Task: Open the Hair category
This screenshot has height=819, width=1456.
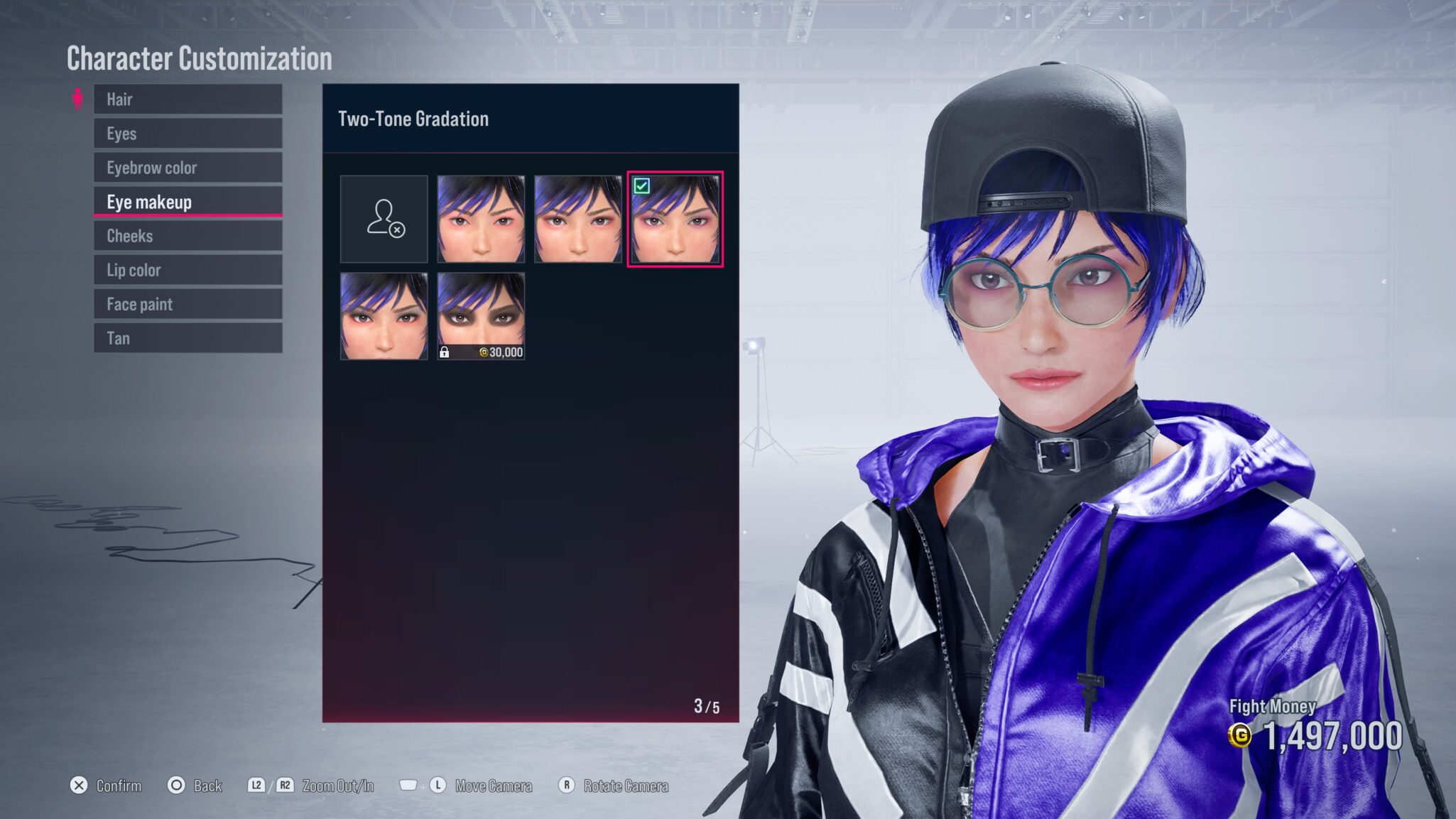Action: coord(188,99)
